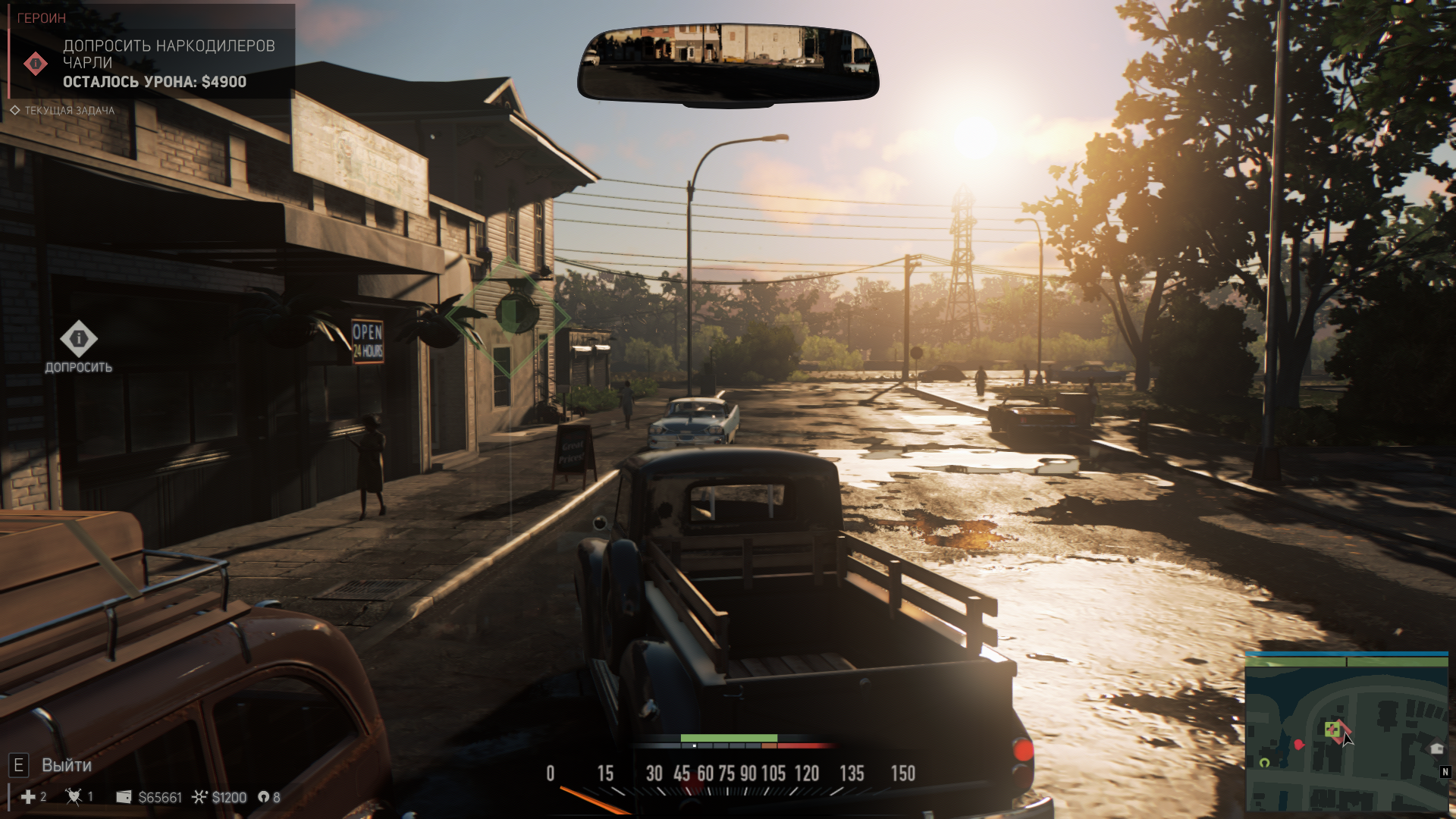Open the minimap
This screenshot has width=1456, height=819.
point(1347,733)
